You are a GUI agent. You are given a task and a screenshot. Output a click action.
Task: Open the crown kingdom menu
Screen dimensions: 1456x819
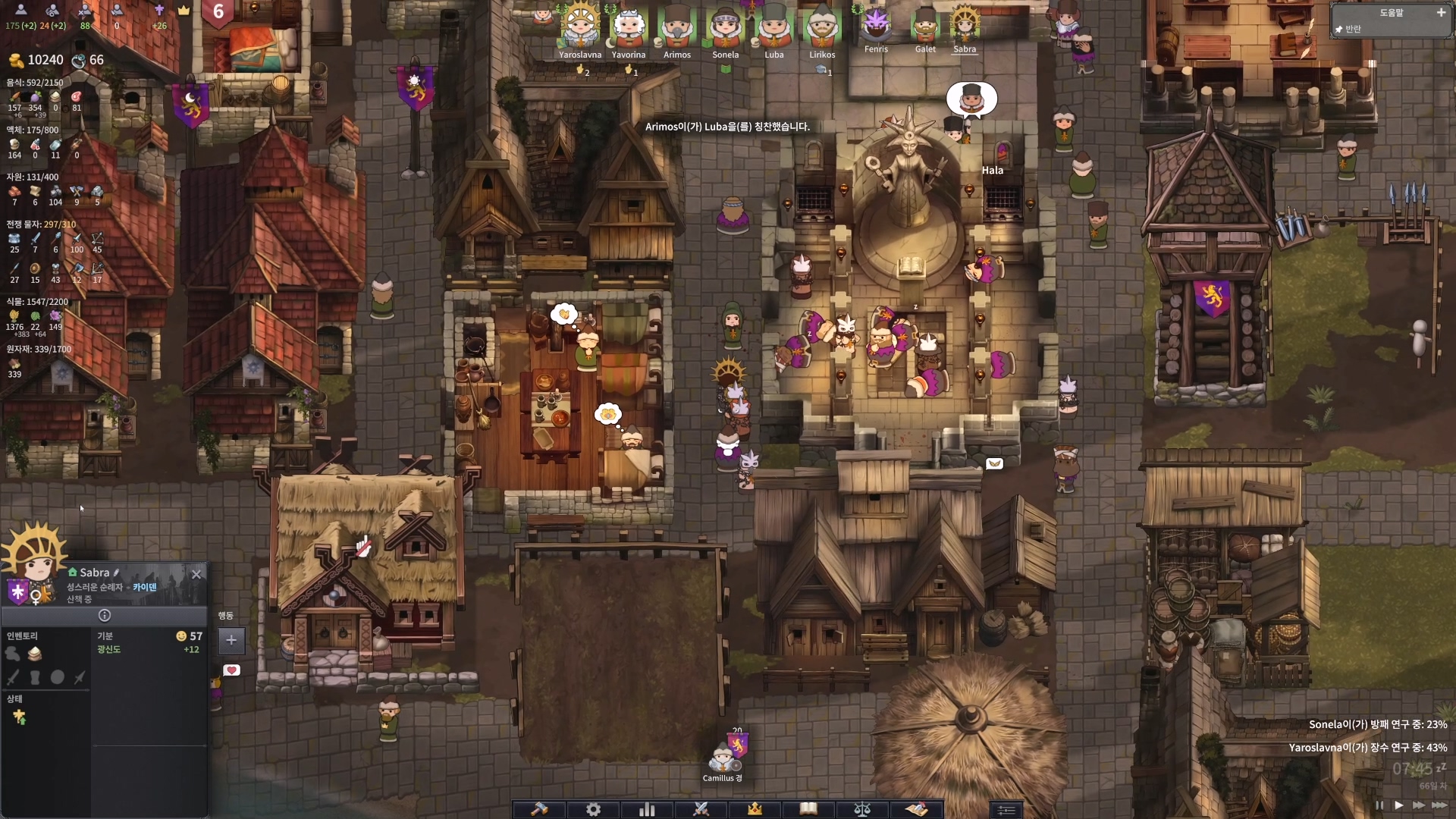coord(755,809)
